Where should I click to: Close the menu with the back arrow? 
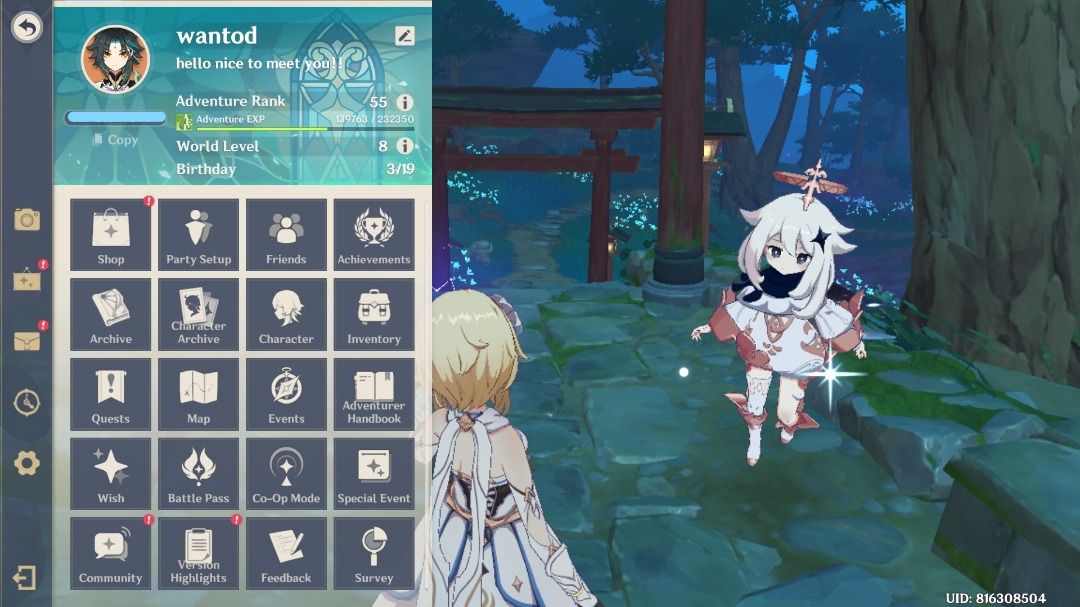tap(26, 27)
